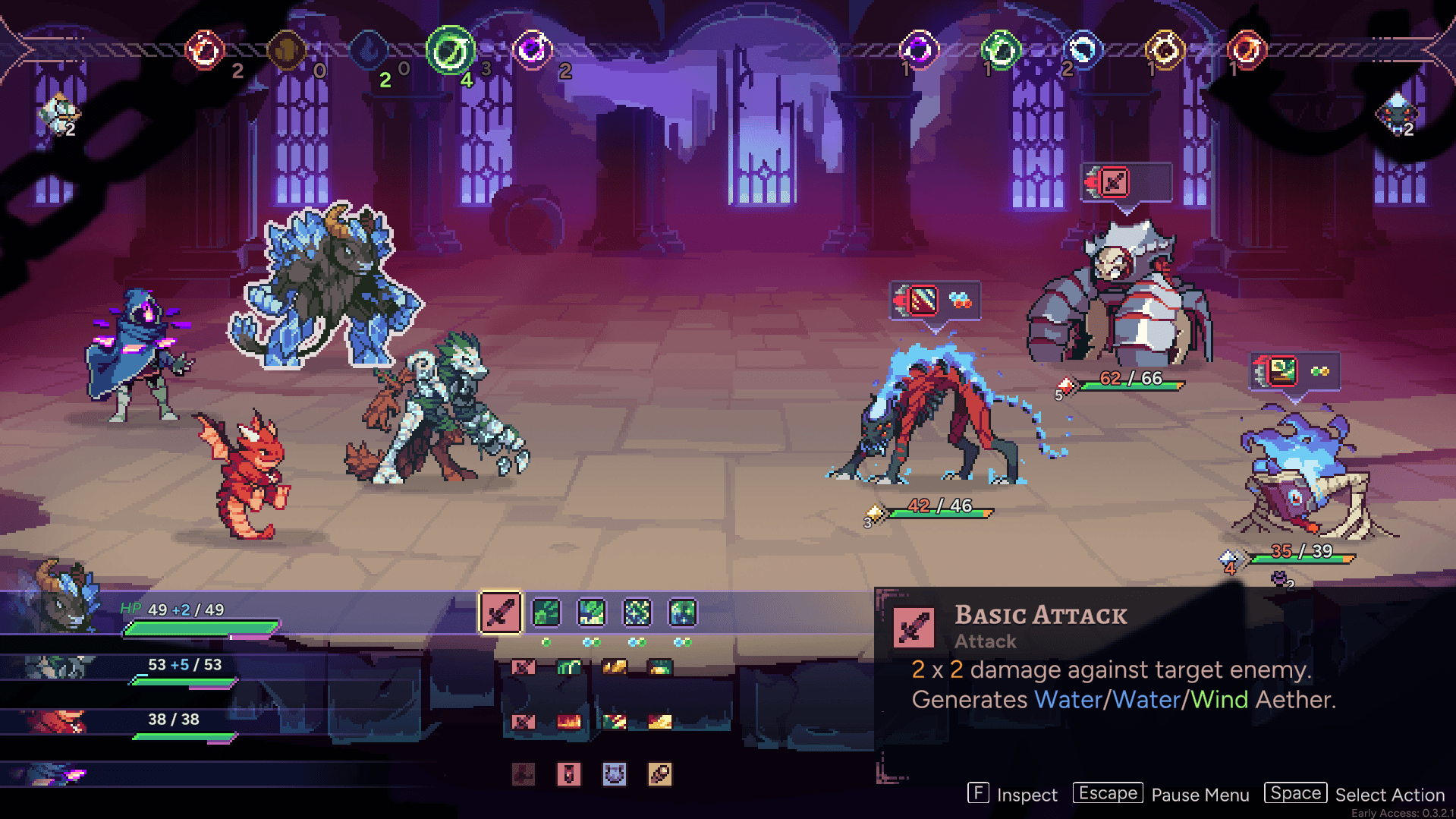Choose the feather quill action icon

pos(660,774)
